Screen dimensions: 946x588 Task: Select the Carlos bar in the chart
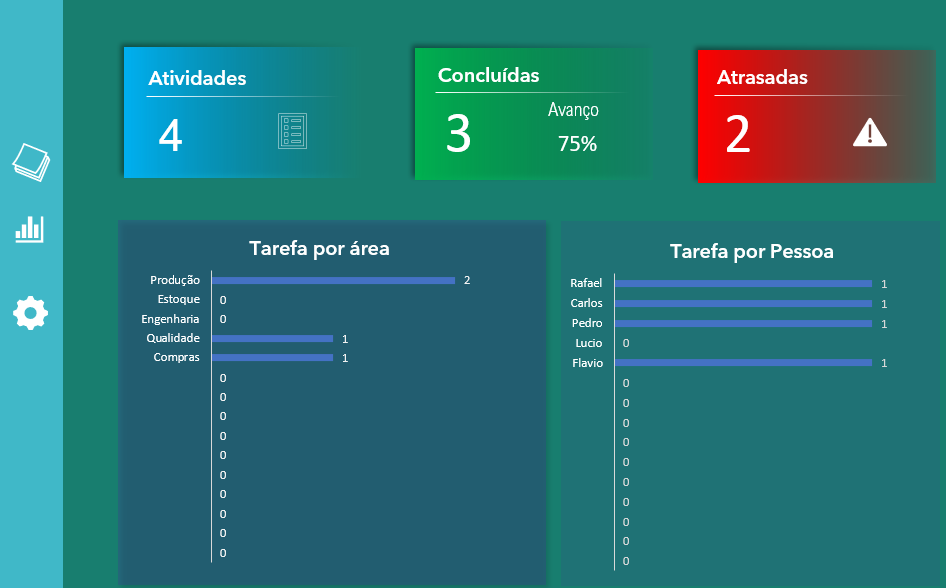(743, 303)
